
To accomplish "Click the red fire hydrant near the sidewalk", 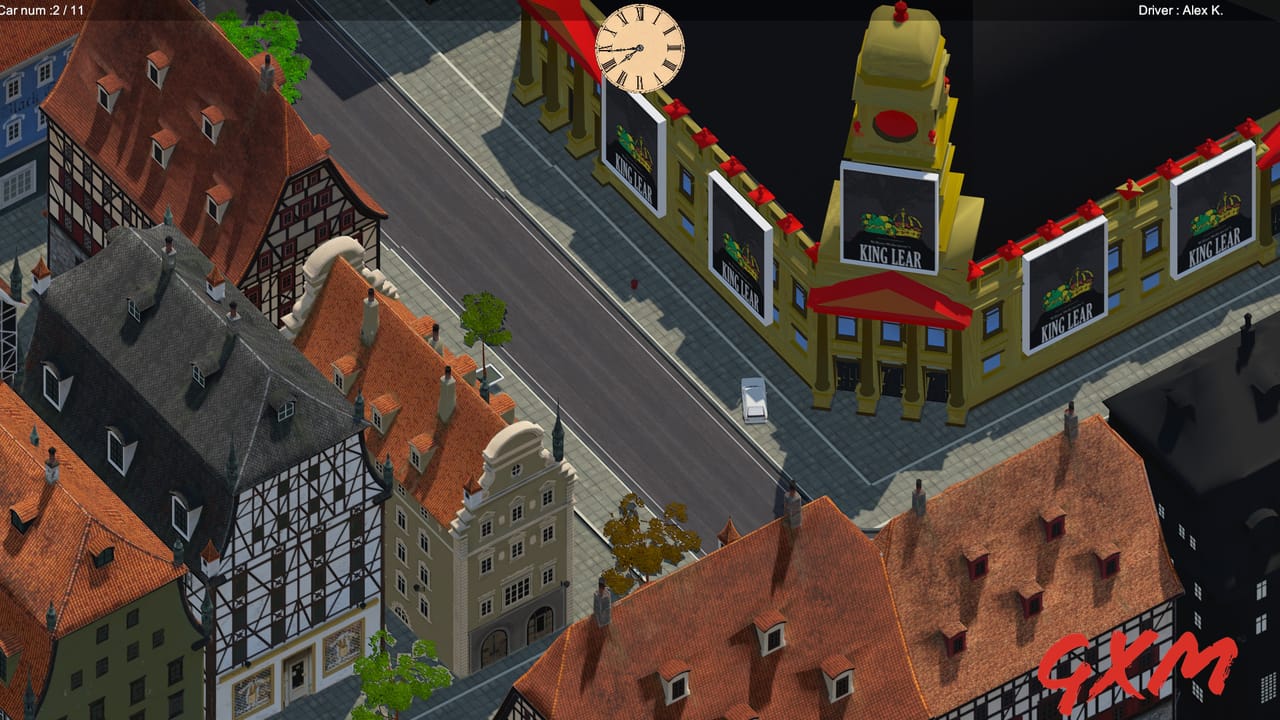I will pyautogui.click(x=634, y=283).
